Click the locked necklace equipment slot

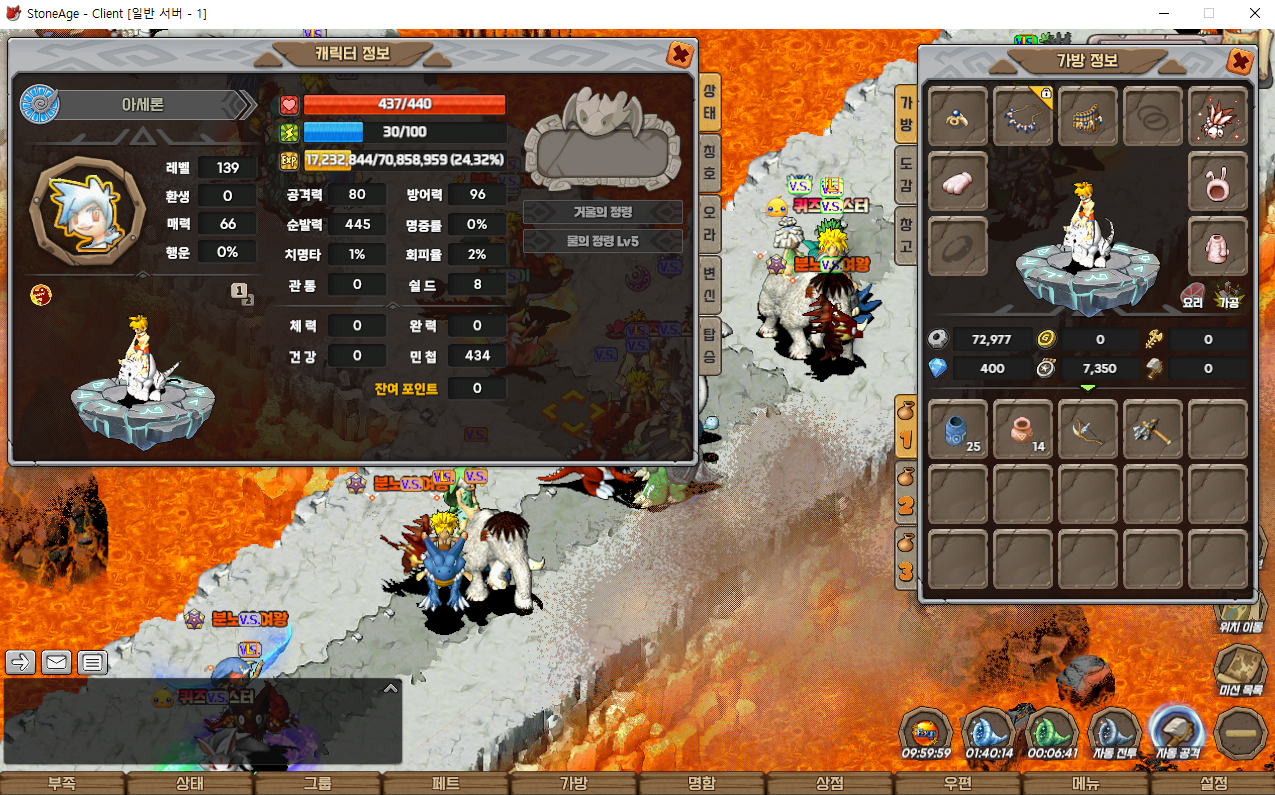1023,116
